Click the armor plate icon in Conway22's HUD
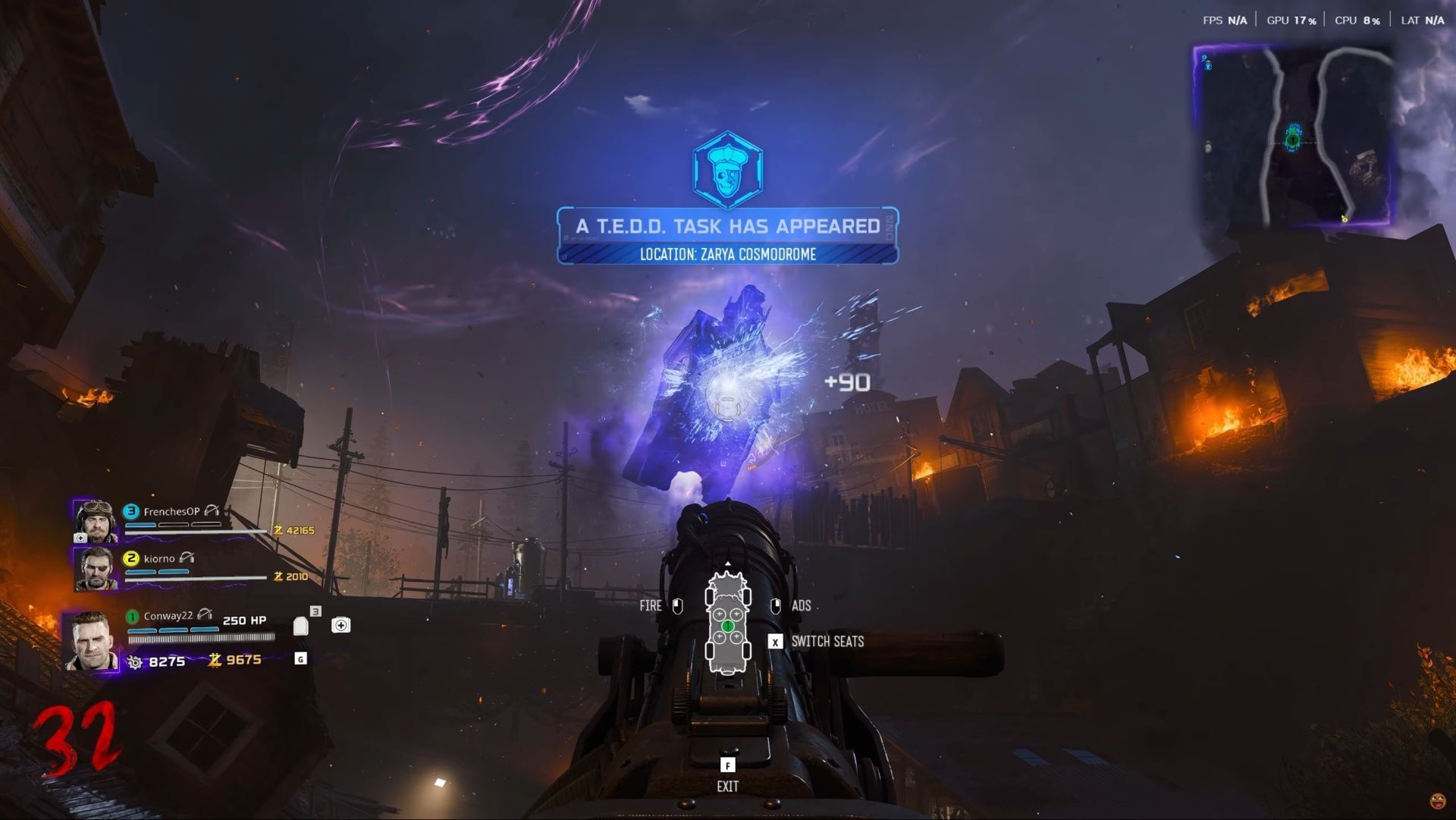1456x820 pixels. (x=302, y=625)
